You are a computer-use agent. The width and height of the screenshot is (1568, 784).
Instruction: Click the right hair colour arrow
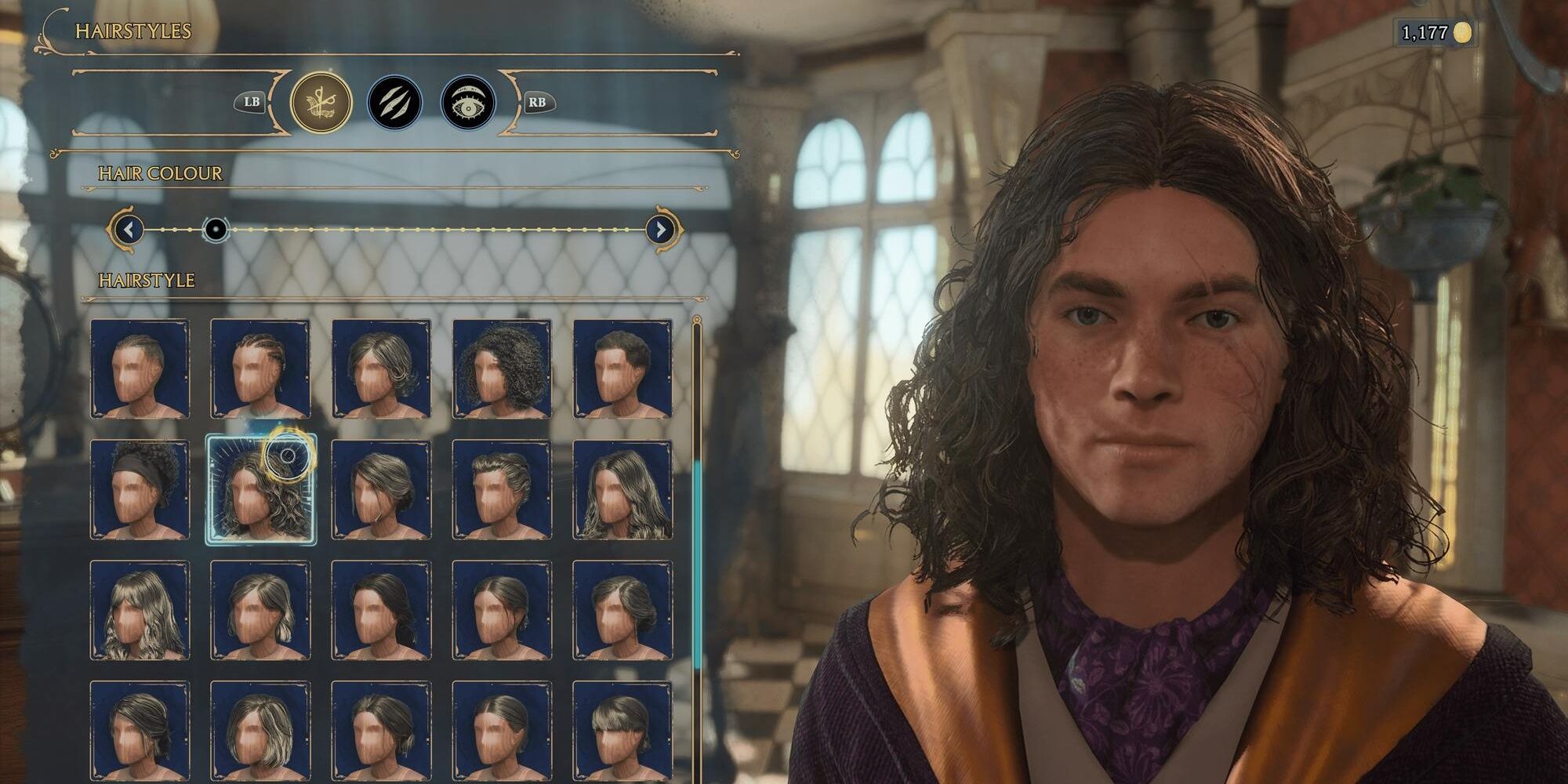point(662,228)
